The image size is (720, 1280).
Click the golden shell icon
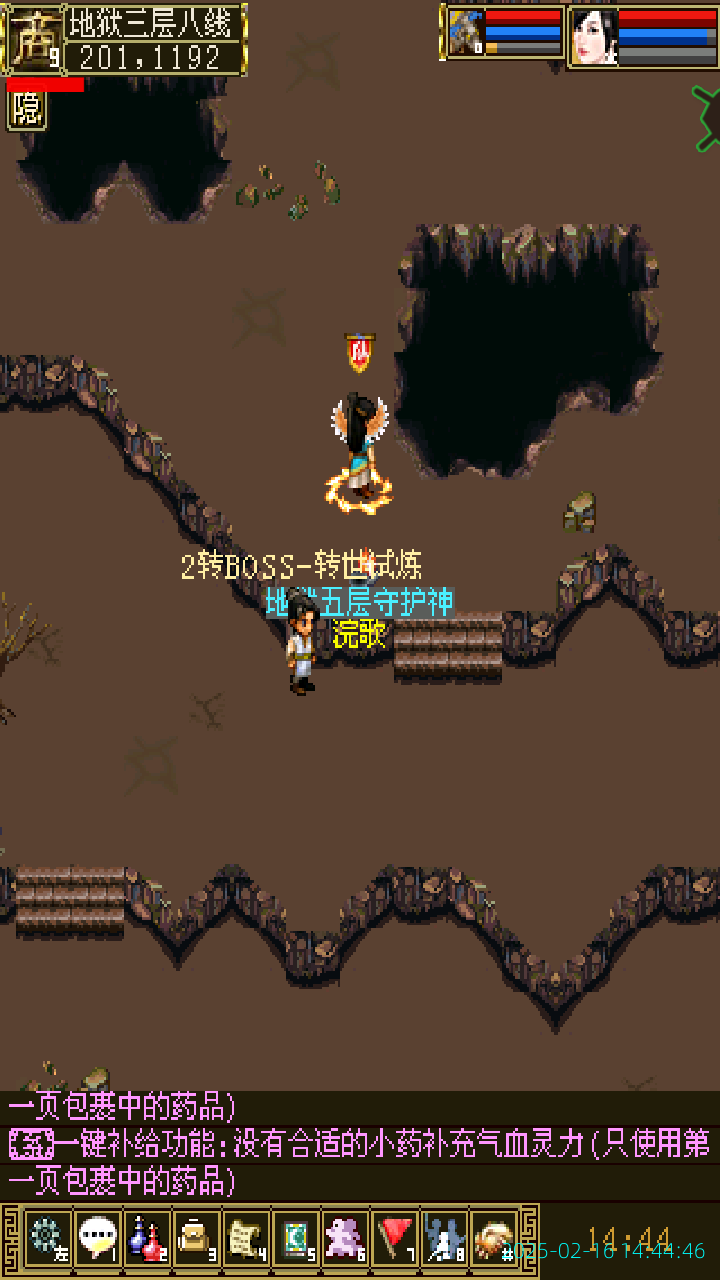point(493,1238)
